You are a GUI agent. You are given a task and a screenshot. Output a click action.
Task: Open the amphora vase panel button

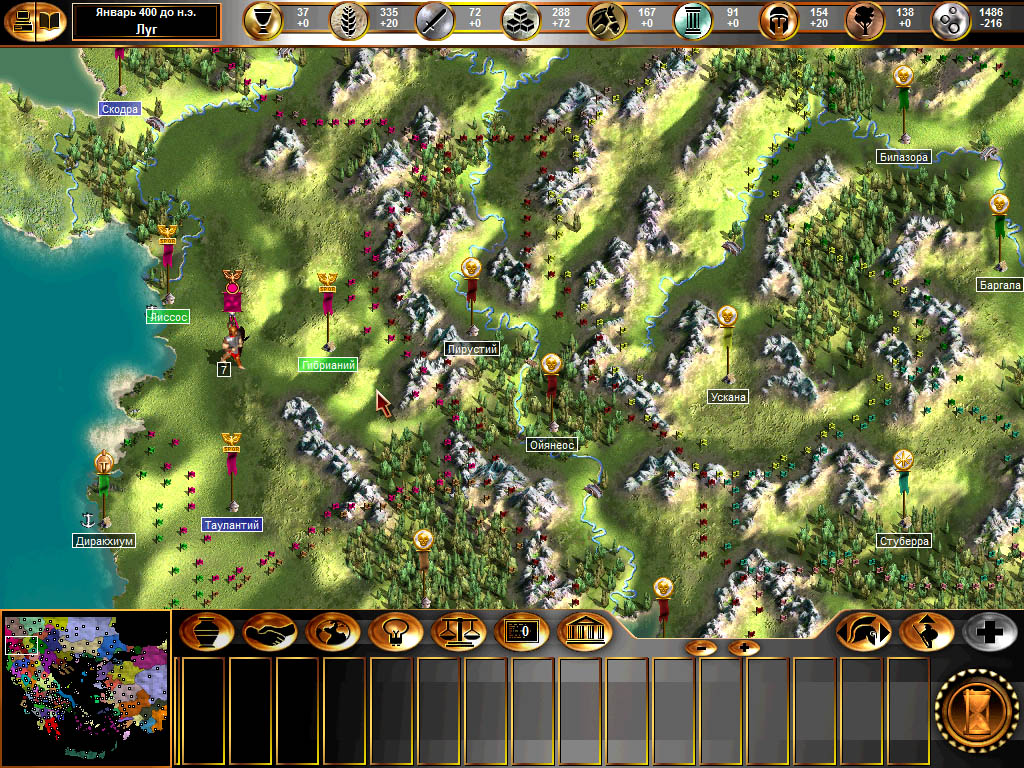(x=207, y=632)
